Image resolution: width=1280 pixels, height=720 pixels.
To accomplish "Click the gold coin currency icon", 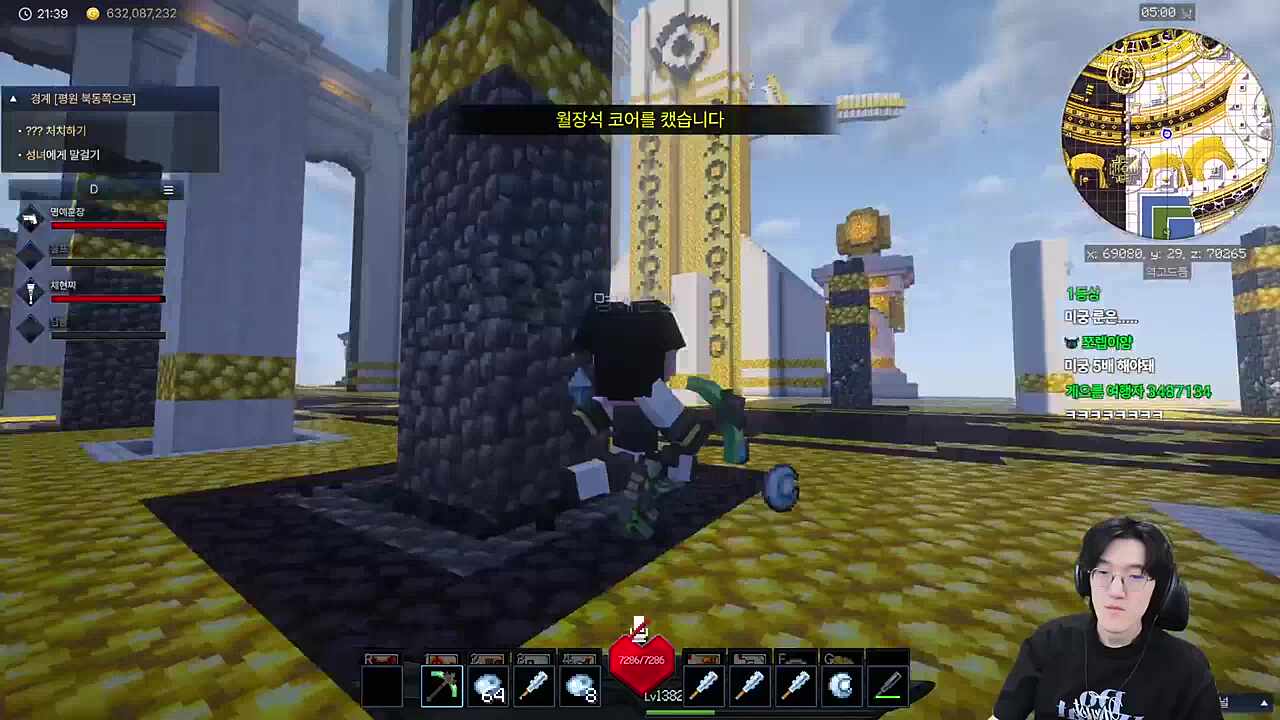I will pyautogui.click(x=93, y=14).
